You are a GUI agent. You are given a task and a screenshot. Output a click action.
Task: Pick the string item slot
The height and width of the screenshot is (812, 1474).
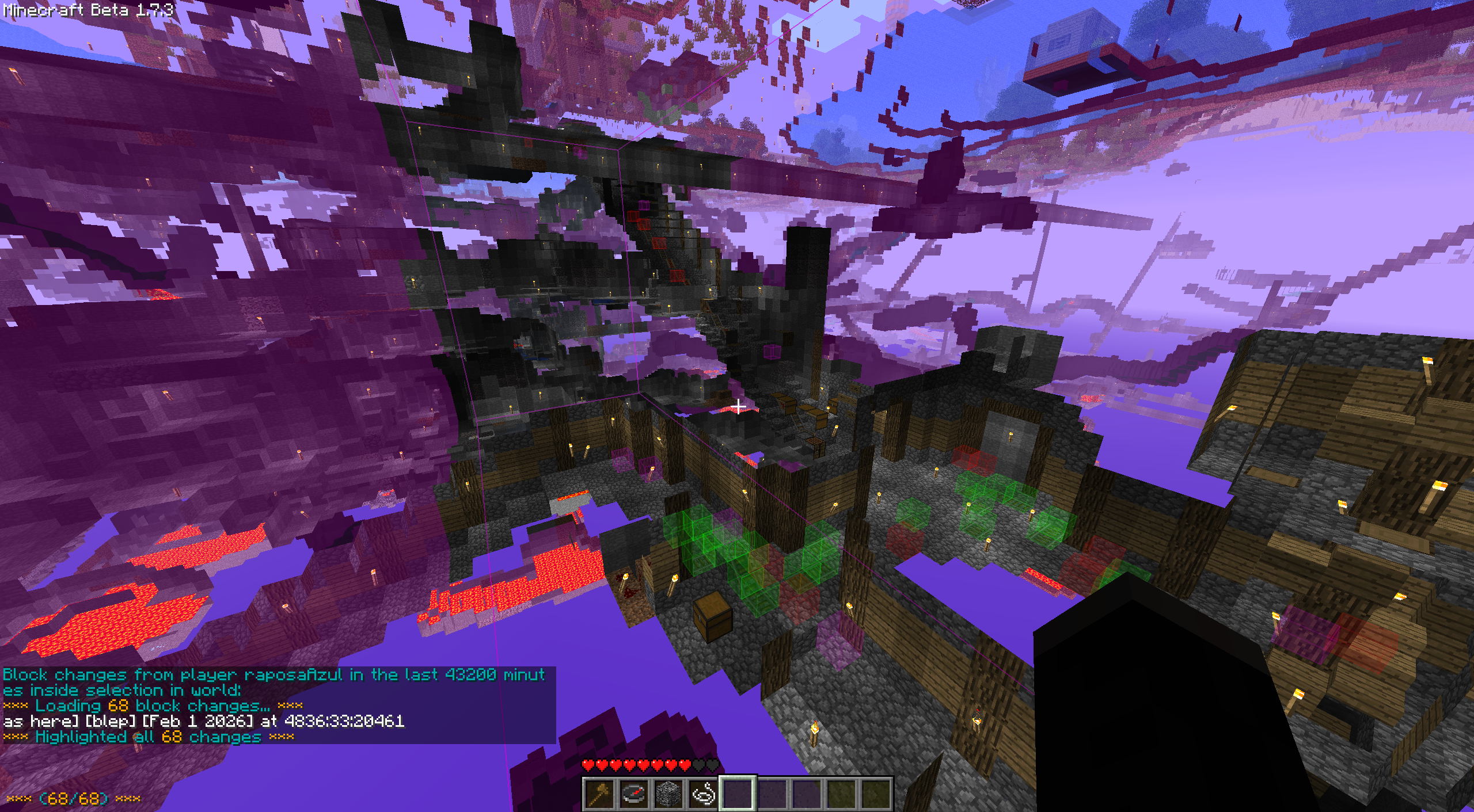tap(703, 794)
